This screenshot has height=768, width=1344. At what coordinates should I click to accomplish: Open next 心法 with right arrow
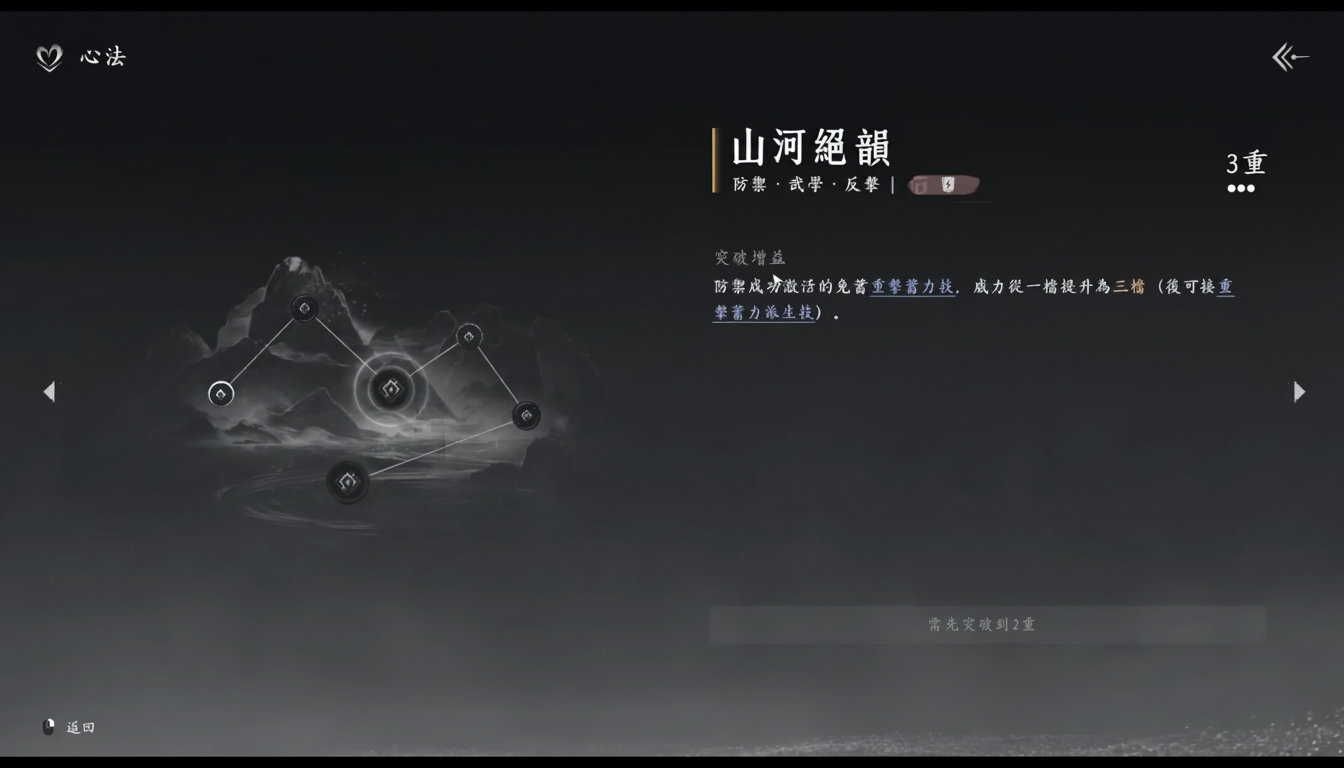coord(1299,391)
